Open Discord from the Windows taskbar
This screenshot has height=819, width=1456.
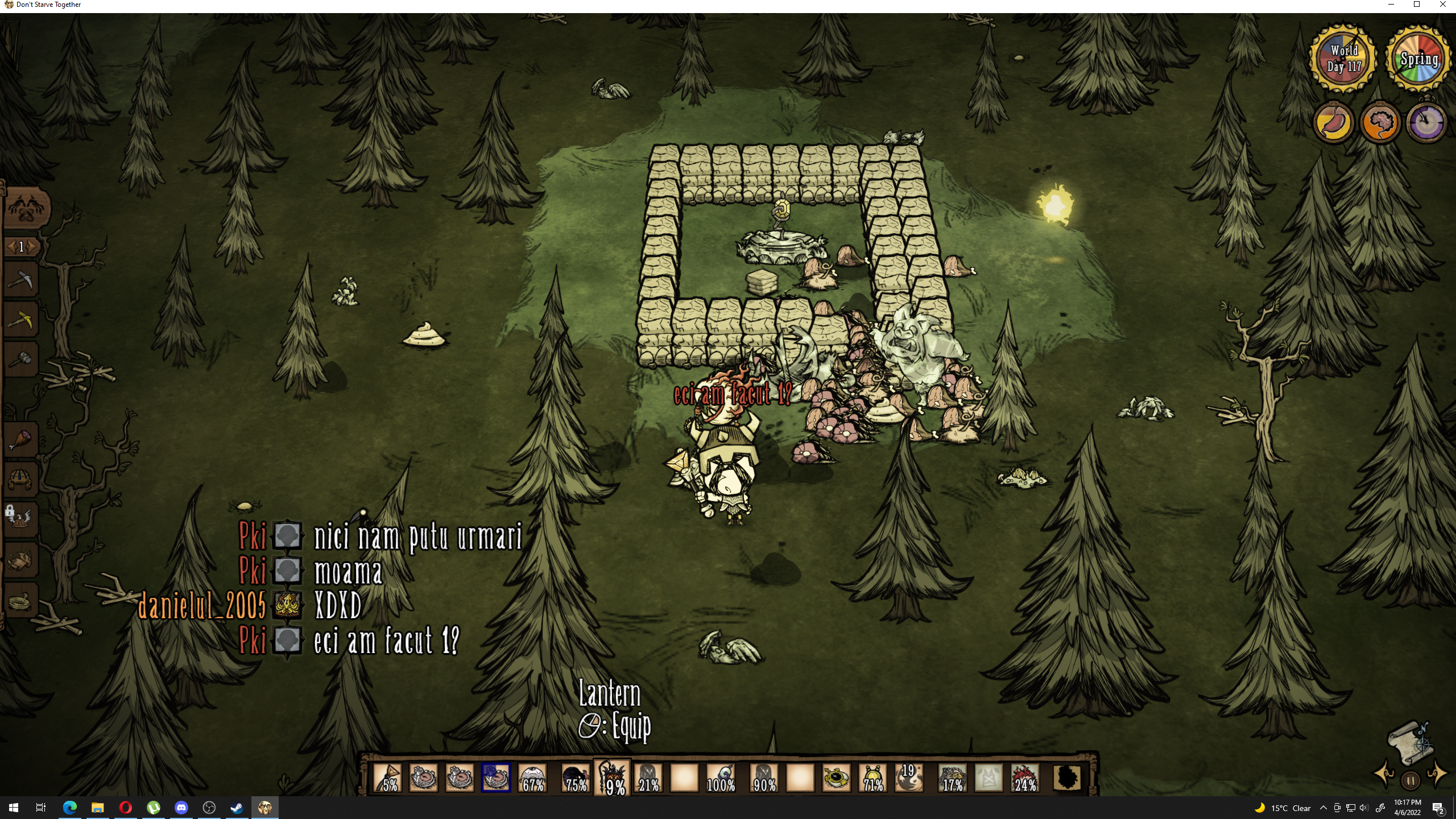(x=181, y=808)
